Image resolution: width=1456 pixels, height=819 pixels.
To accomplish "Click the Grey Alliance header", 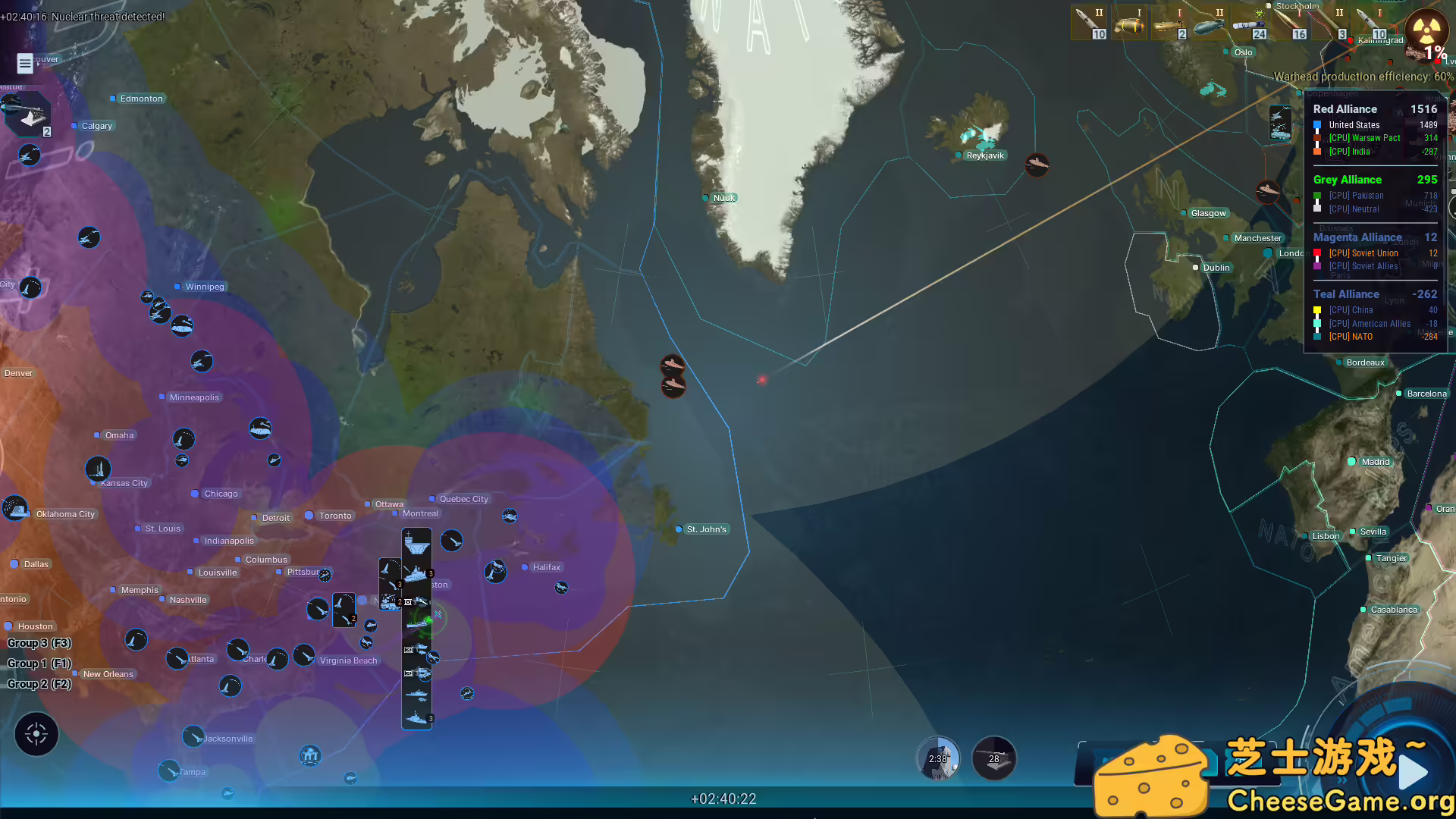I will (1347, 180).
